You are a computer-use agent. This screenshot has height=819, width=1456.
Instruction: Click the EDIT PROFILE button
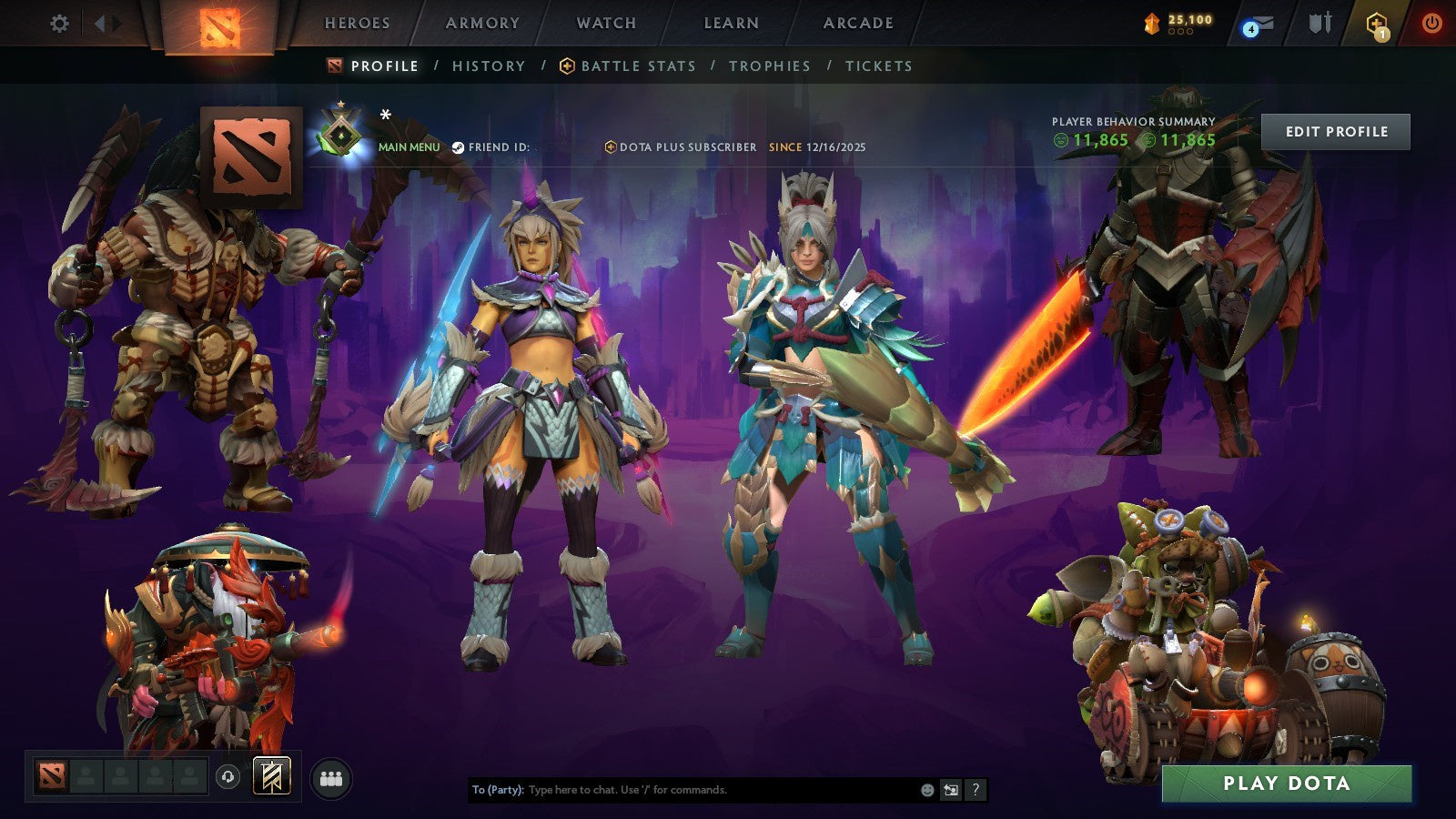(1335, 132)
